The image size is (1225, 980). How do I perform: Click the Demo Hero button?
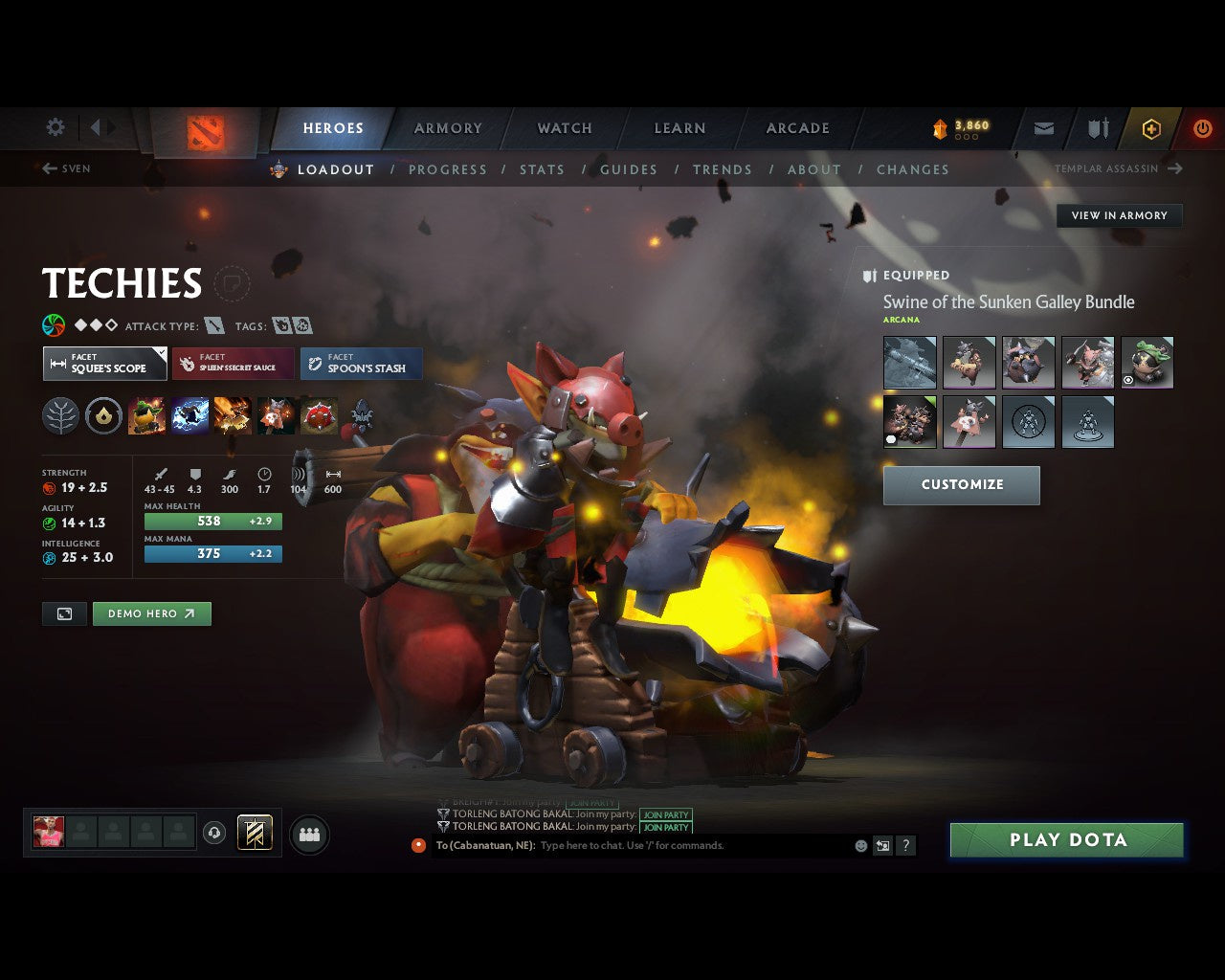(151, 613)
